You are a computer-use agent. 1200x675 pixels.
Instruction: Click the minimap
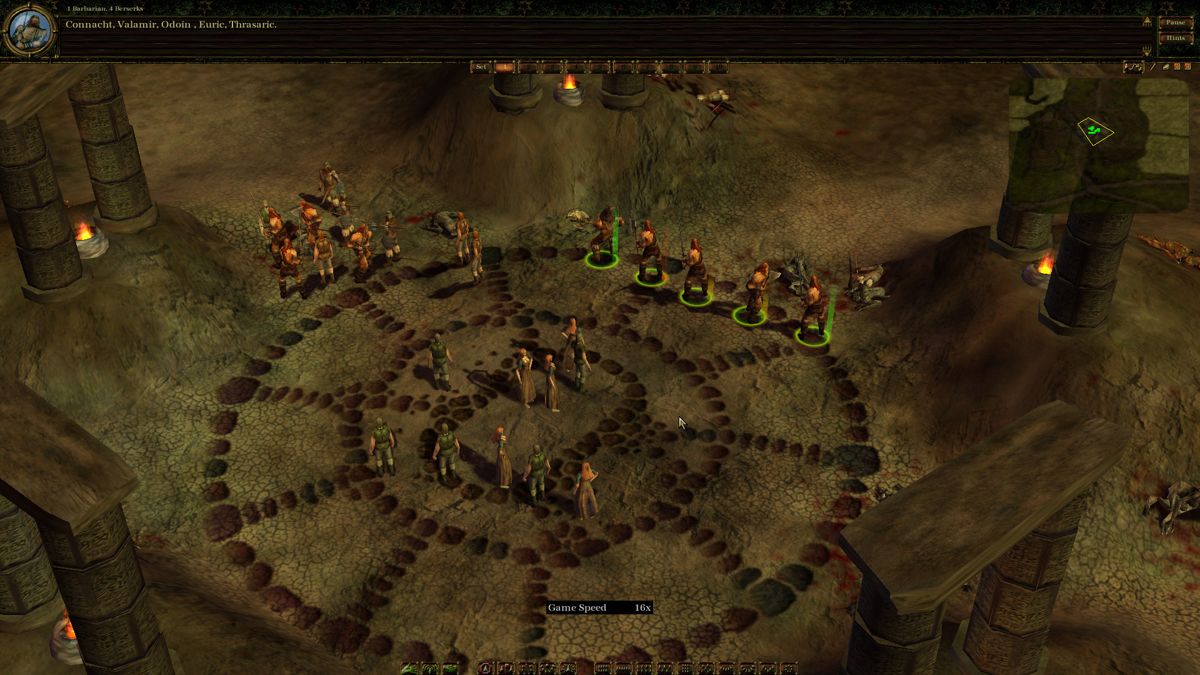tap(1097, 130)
